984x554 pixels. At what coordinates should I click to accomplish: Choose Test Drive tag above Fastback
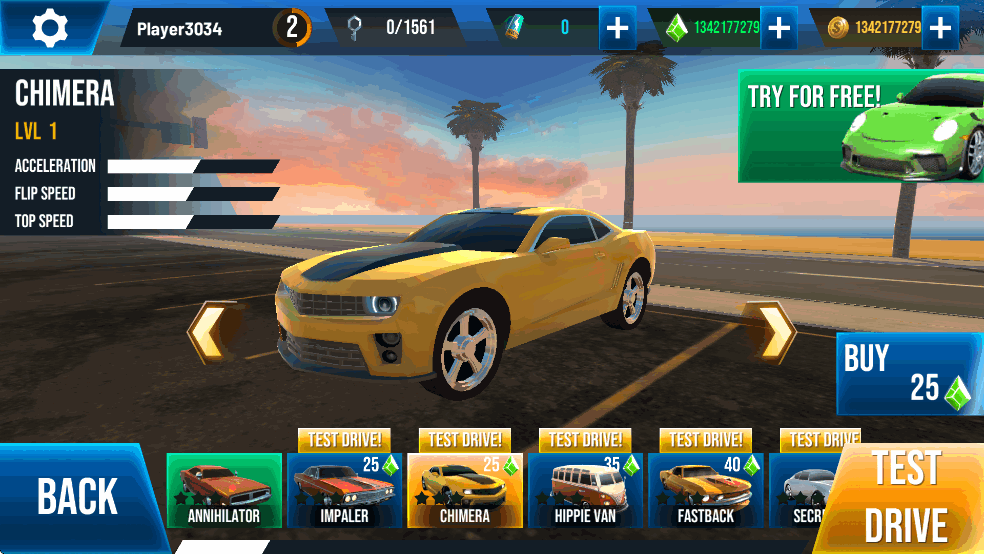coord(705,440)
